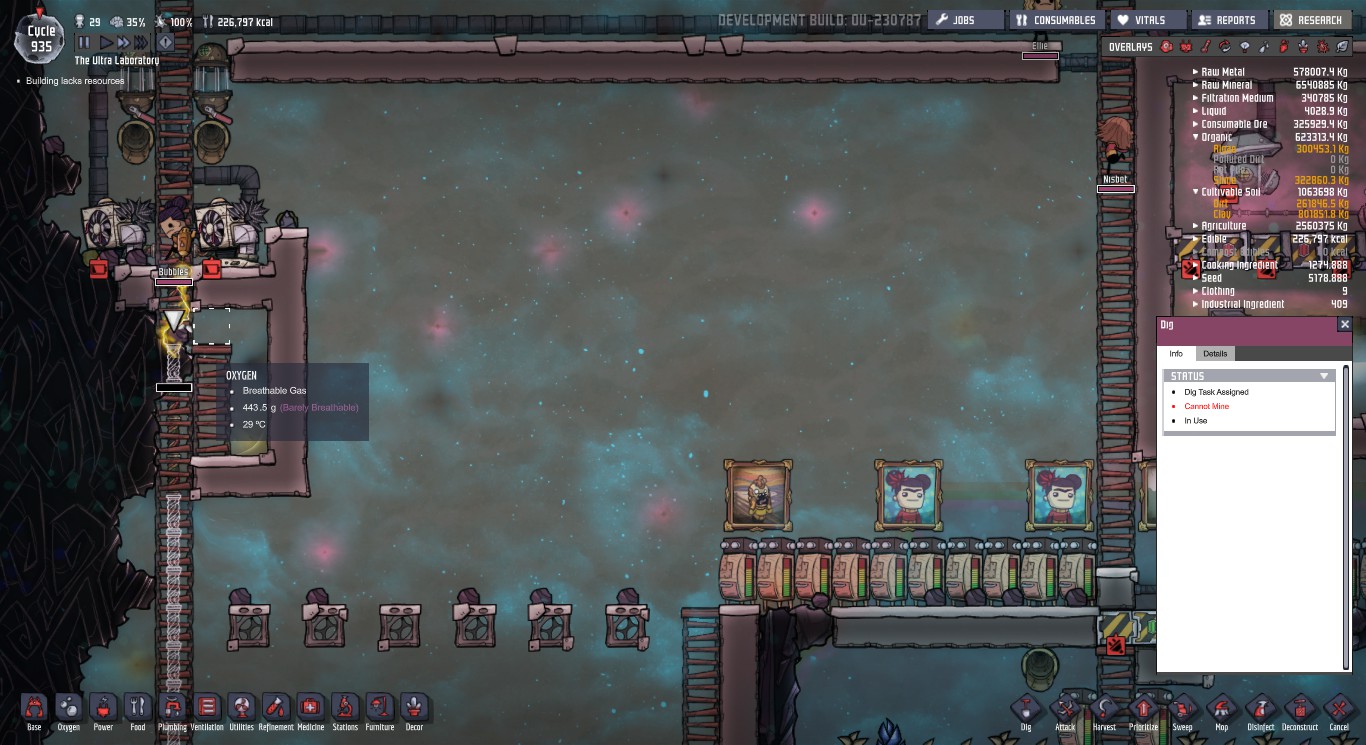Collapse the Organic resource category
The width and height of the screenshot is (1366, 745).
pyautogui.click(x=1194, y=137)
